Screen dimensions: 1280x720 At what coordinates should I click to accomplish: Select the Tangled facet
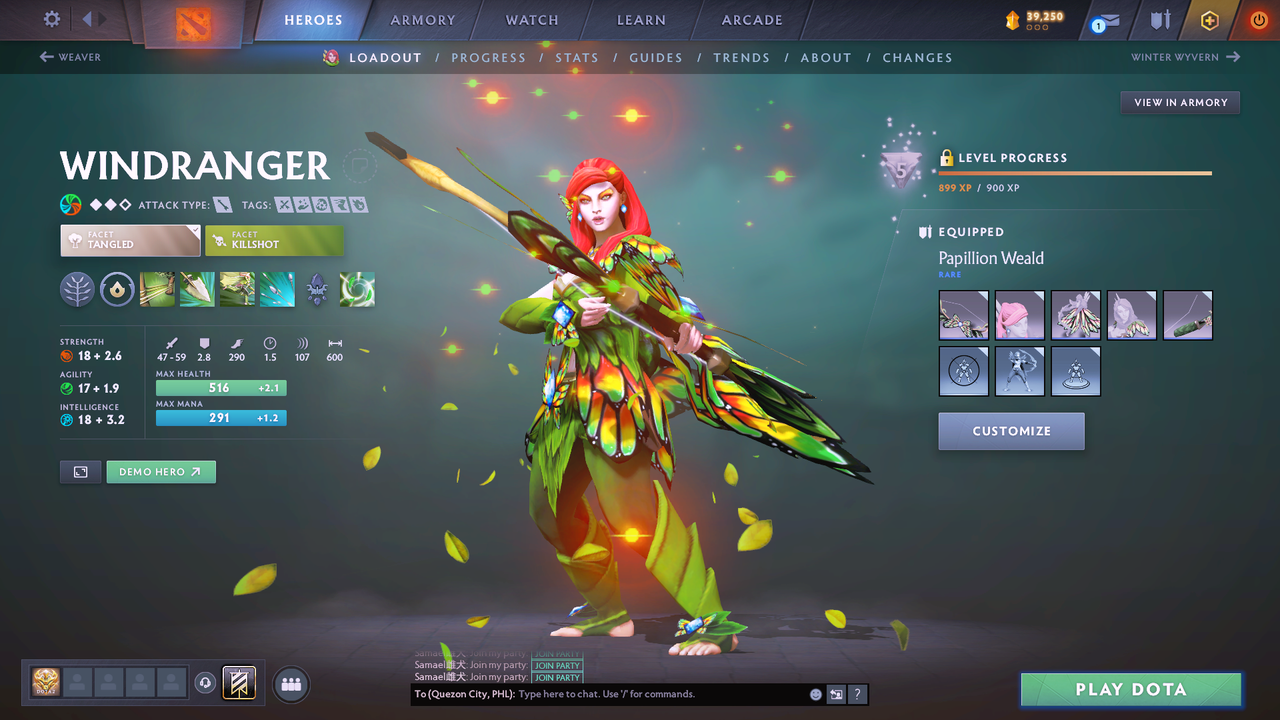130,240
